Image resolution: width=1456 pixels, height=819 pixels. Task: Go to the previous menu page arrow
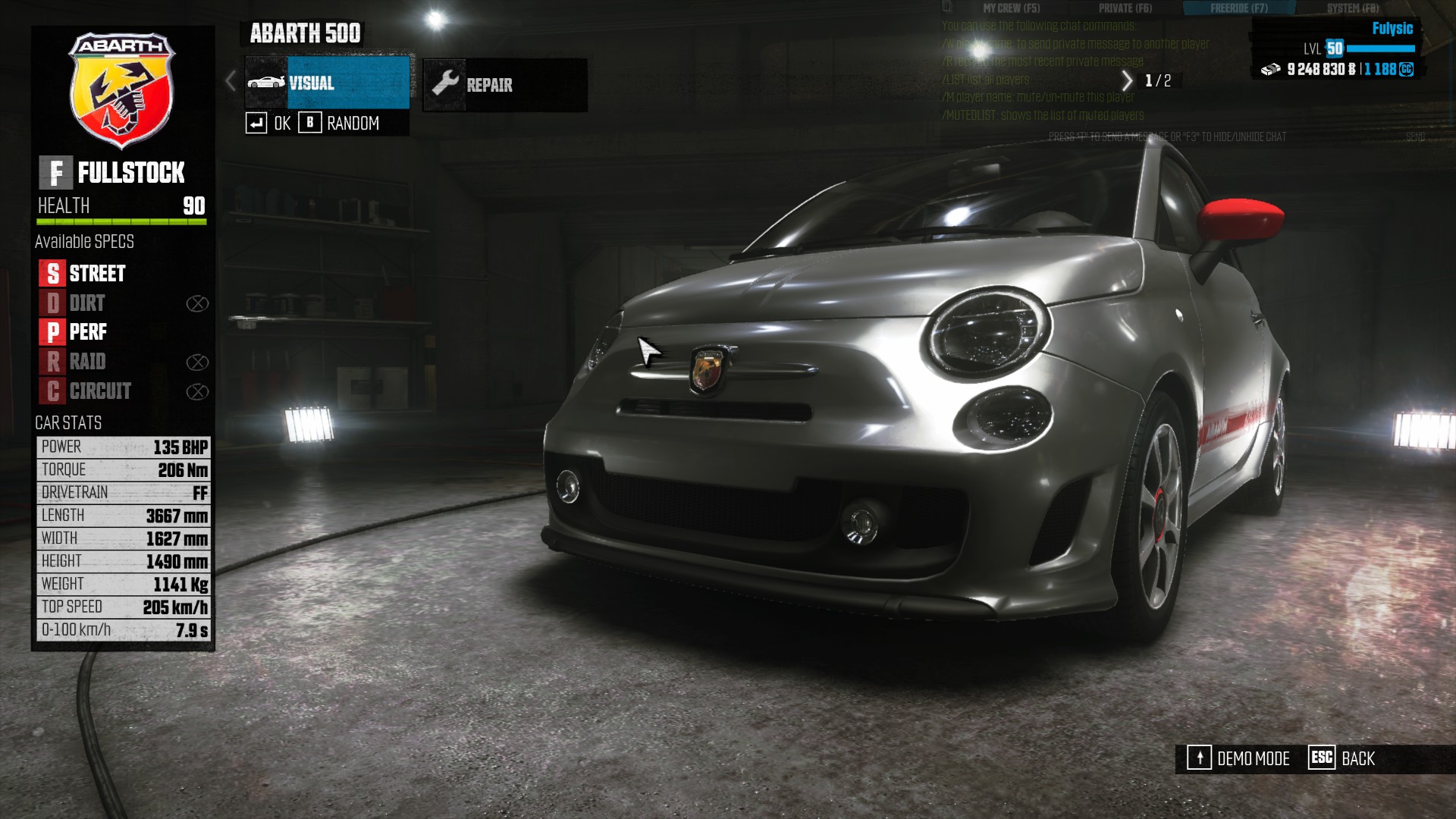pos(231,81)
